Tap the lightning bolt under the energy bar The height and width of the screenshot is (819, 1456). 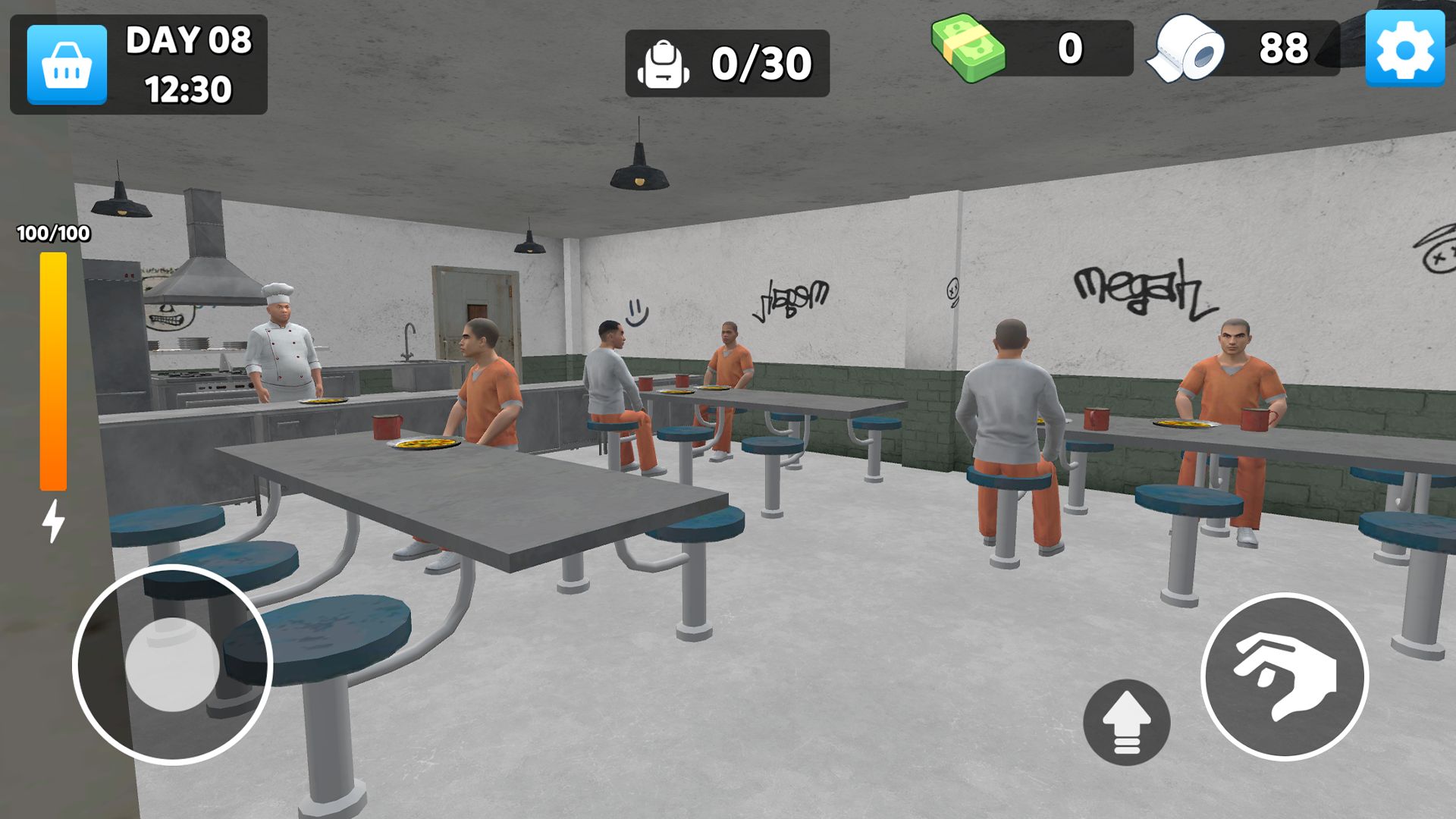pyautogui.click(x=52, y=519)
